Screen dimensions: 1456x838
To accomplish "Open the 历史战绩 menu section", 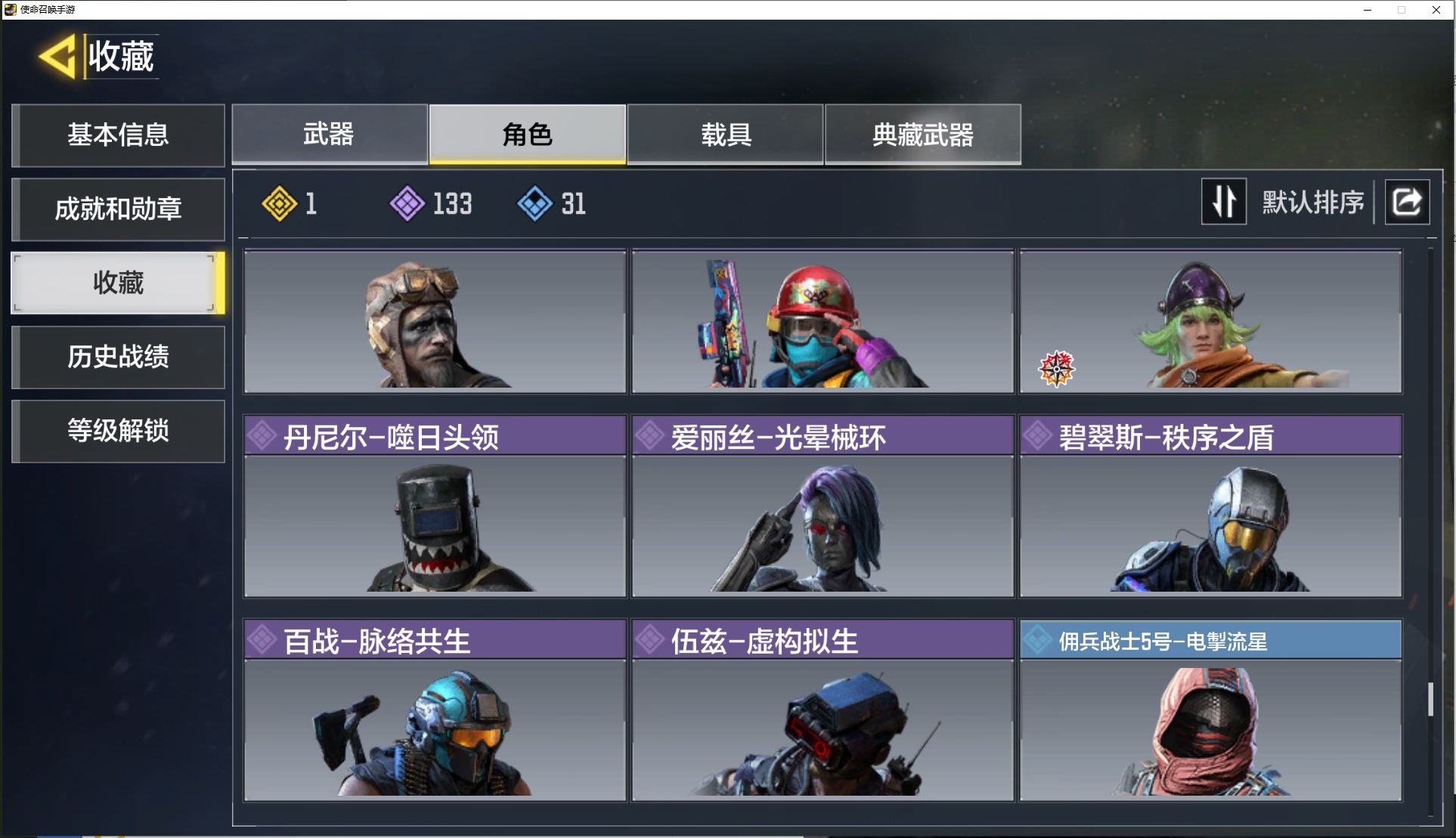I will 118,357.
